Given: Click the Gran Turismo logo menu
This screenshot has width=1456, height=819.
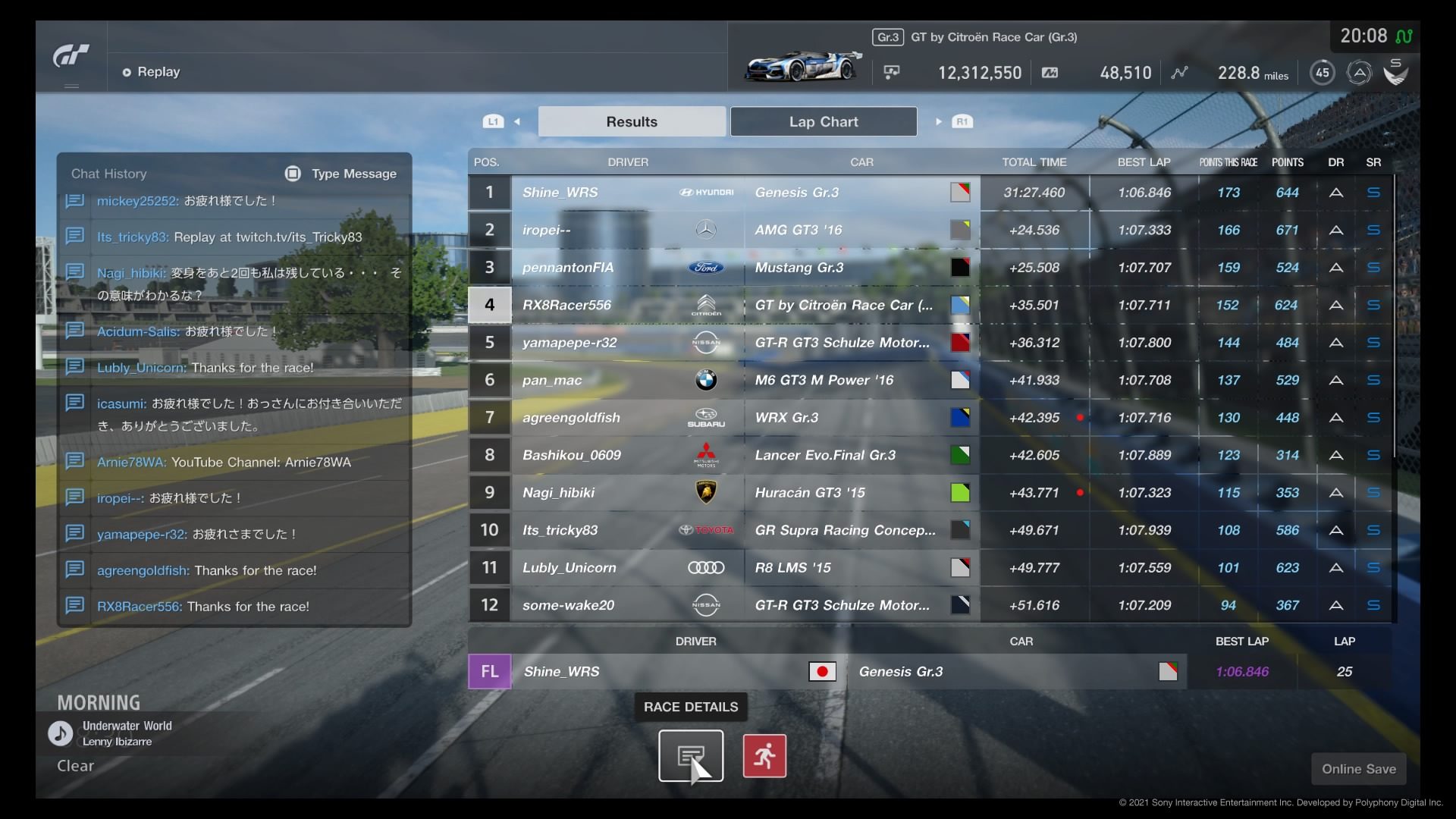Looking at the screenshot, I should (71, 57).
